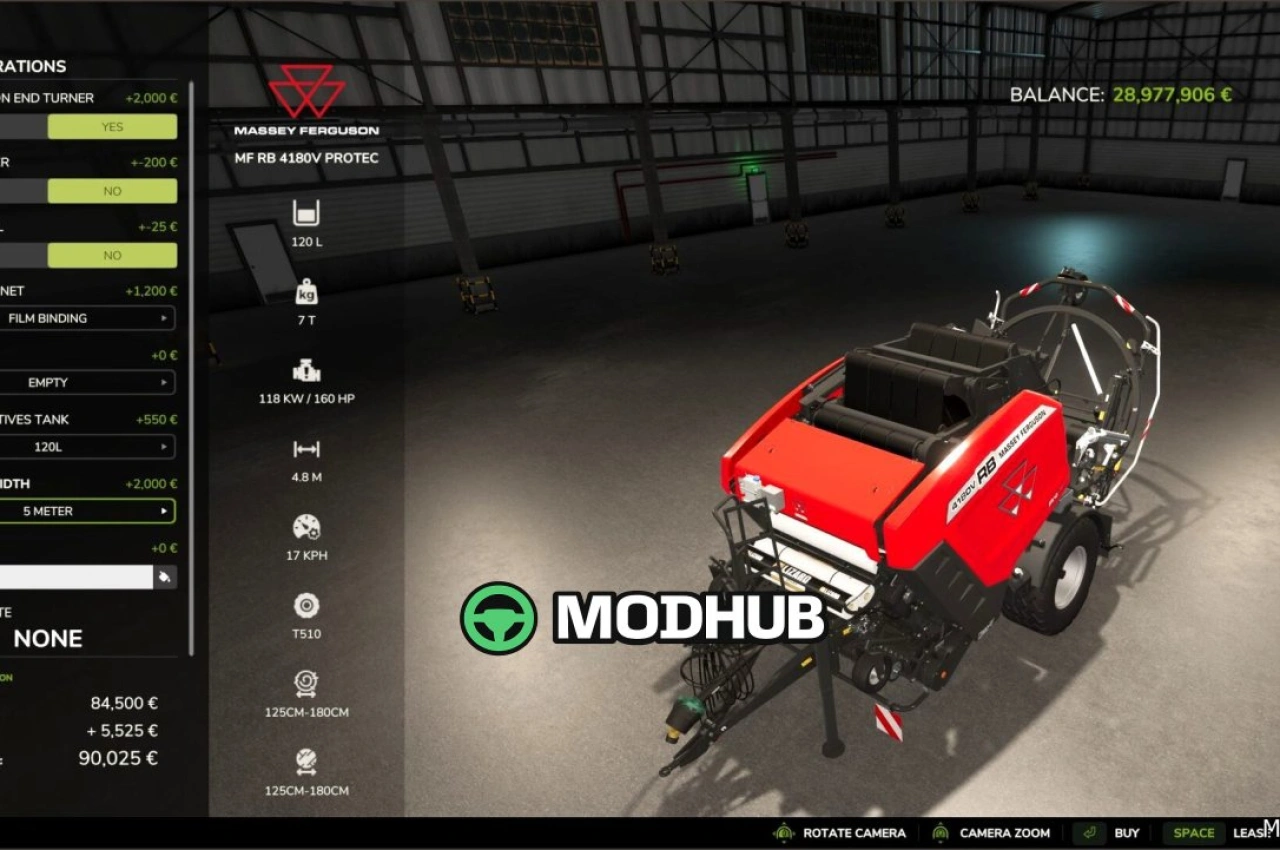Set the End Turner option to YES
1280x850 pixels.
pos(111,126)
